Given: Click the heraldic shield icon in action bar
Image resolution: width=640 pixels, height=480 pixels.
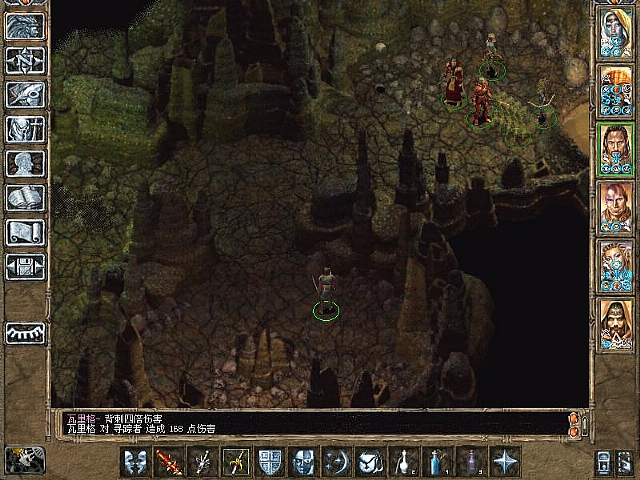Looking at the screenshot, I should coord(270,462).
